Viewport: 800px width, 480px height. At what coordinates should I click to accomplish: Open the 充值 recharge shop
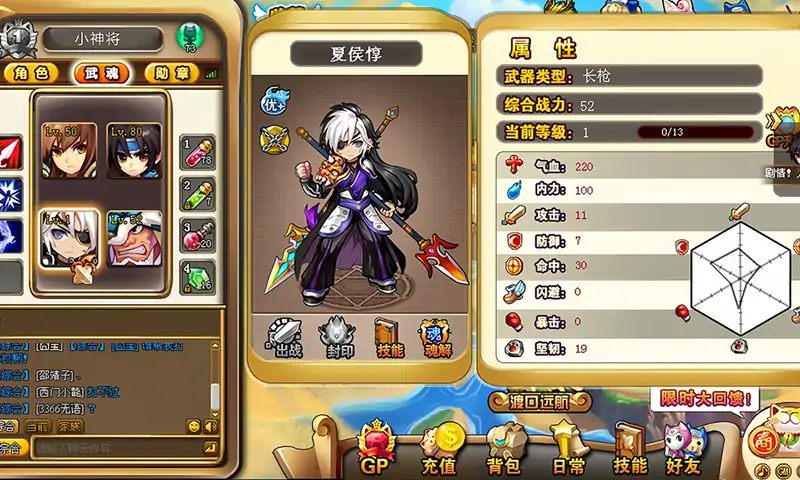pos(440,449)
